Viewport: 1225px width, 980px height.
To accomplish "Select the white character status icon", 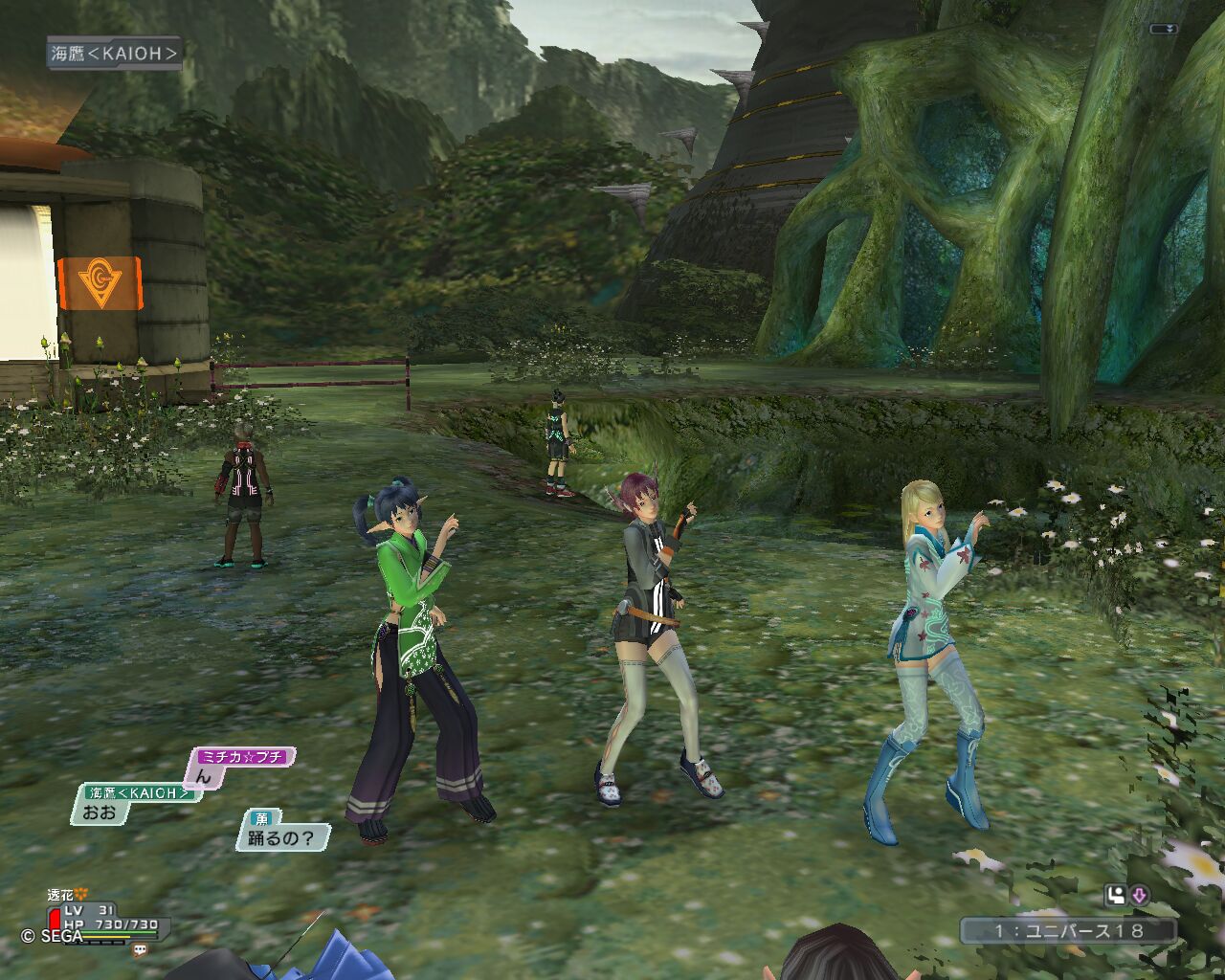I will [1115, 896].
